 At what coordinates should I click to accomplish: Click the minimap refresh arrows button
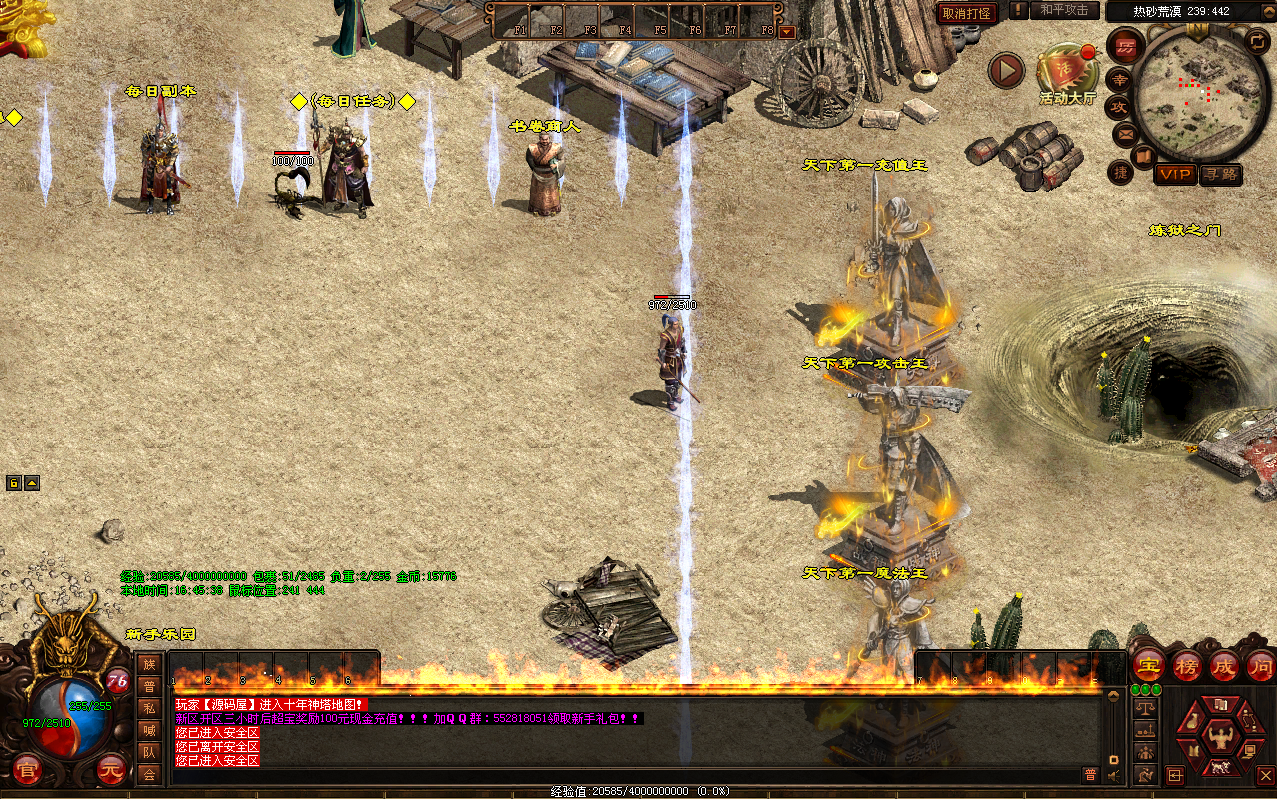pos(1258,41)
